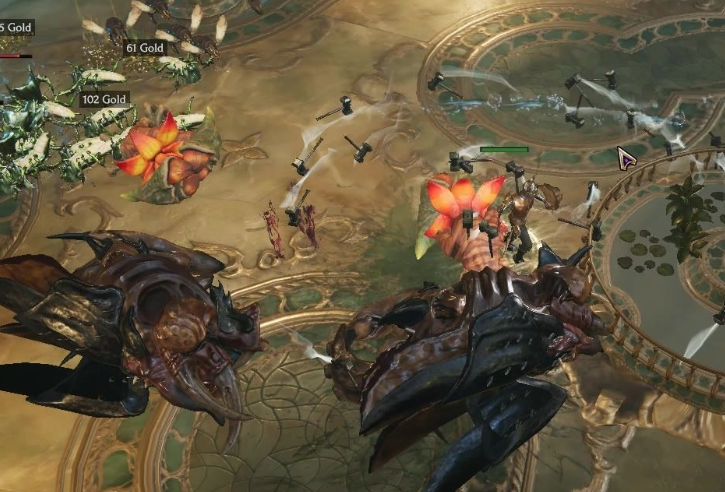Pick up the 102 Gold label
Screen dimensions: 725x492
(x=105, y=100)
